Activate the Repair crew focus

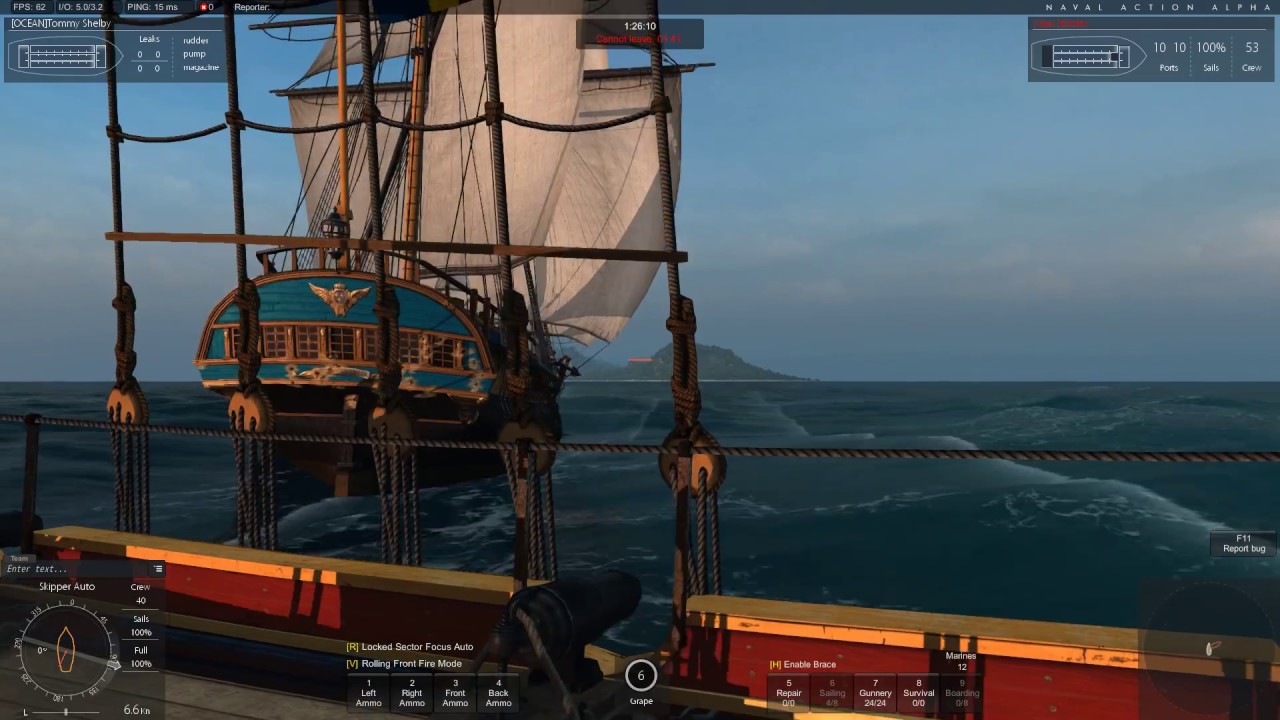(x=788, y=693)
